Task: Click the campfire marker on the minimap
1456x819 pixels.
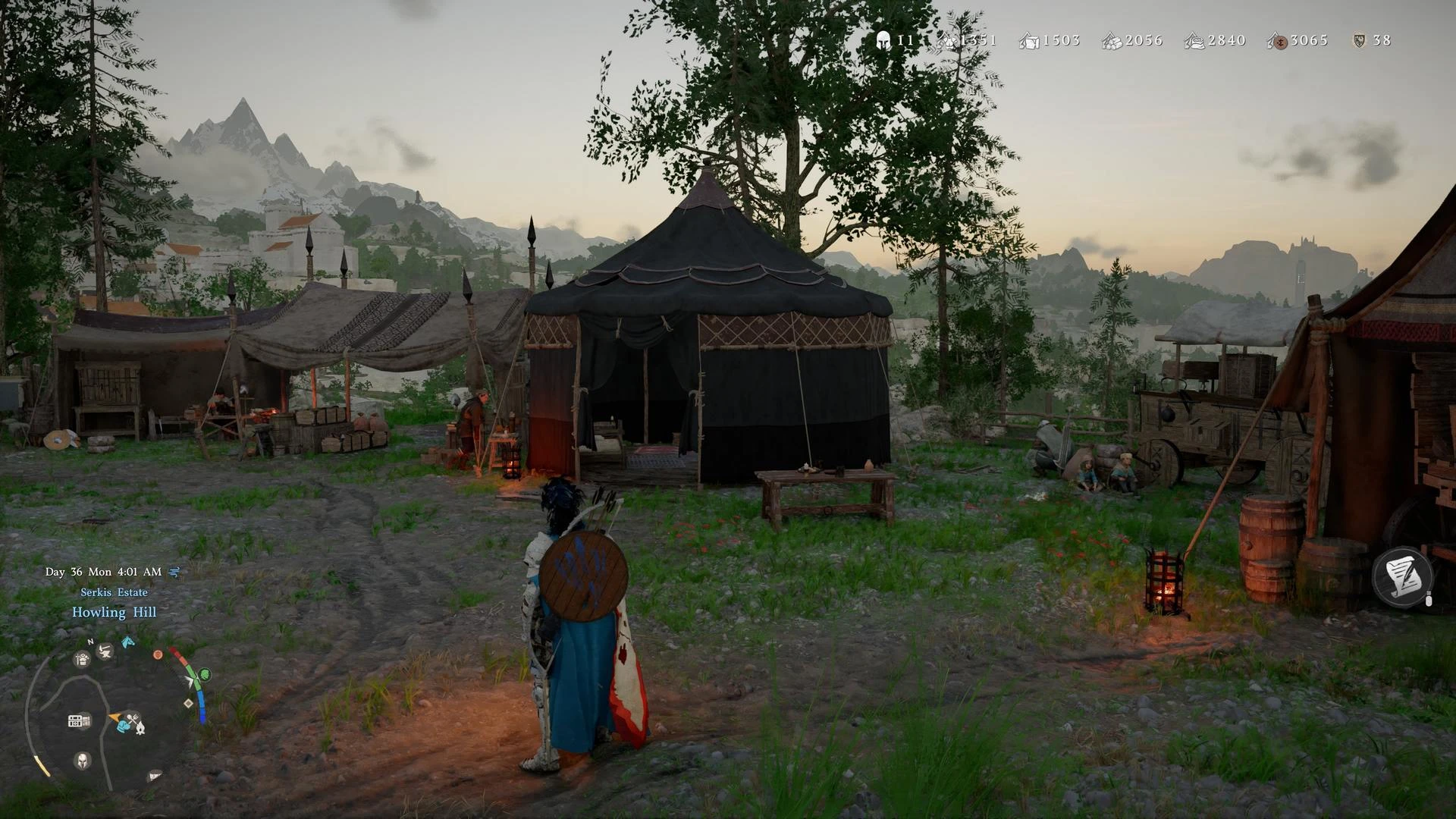Action: (140, 728)
